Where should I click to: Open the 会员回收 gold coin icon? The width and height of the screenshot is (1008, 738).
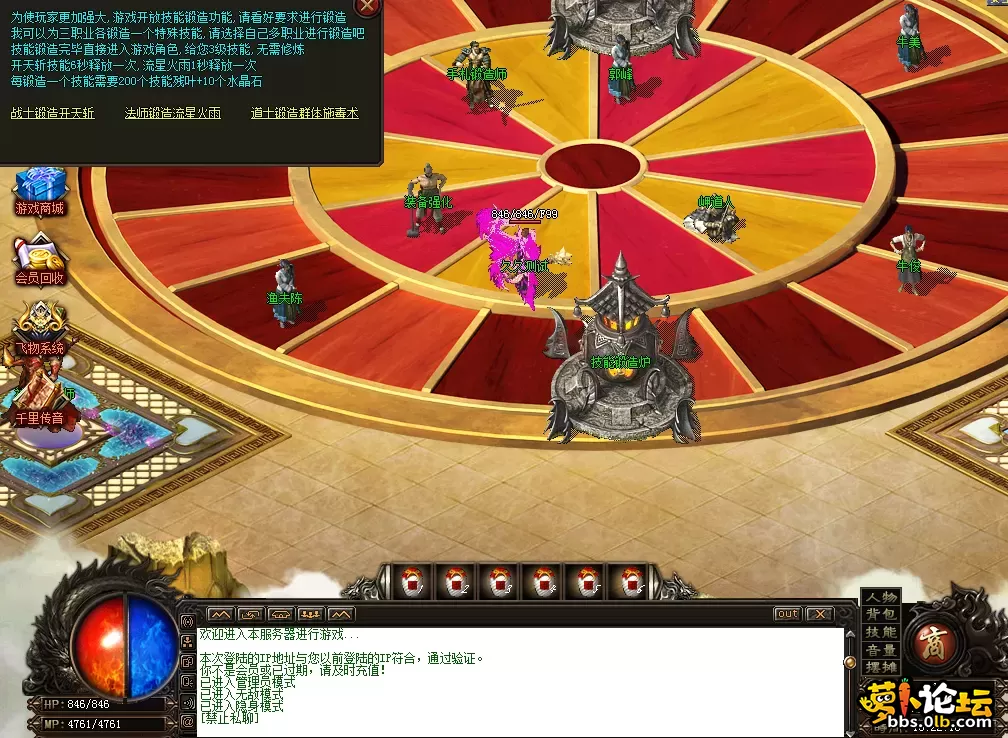click(x=40, y=259)
